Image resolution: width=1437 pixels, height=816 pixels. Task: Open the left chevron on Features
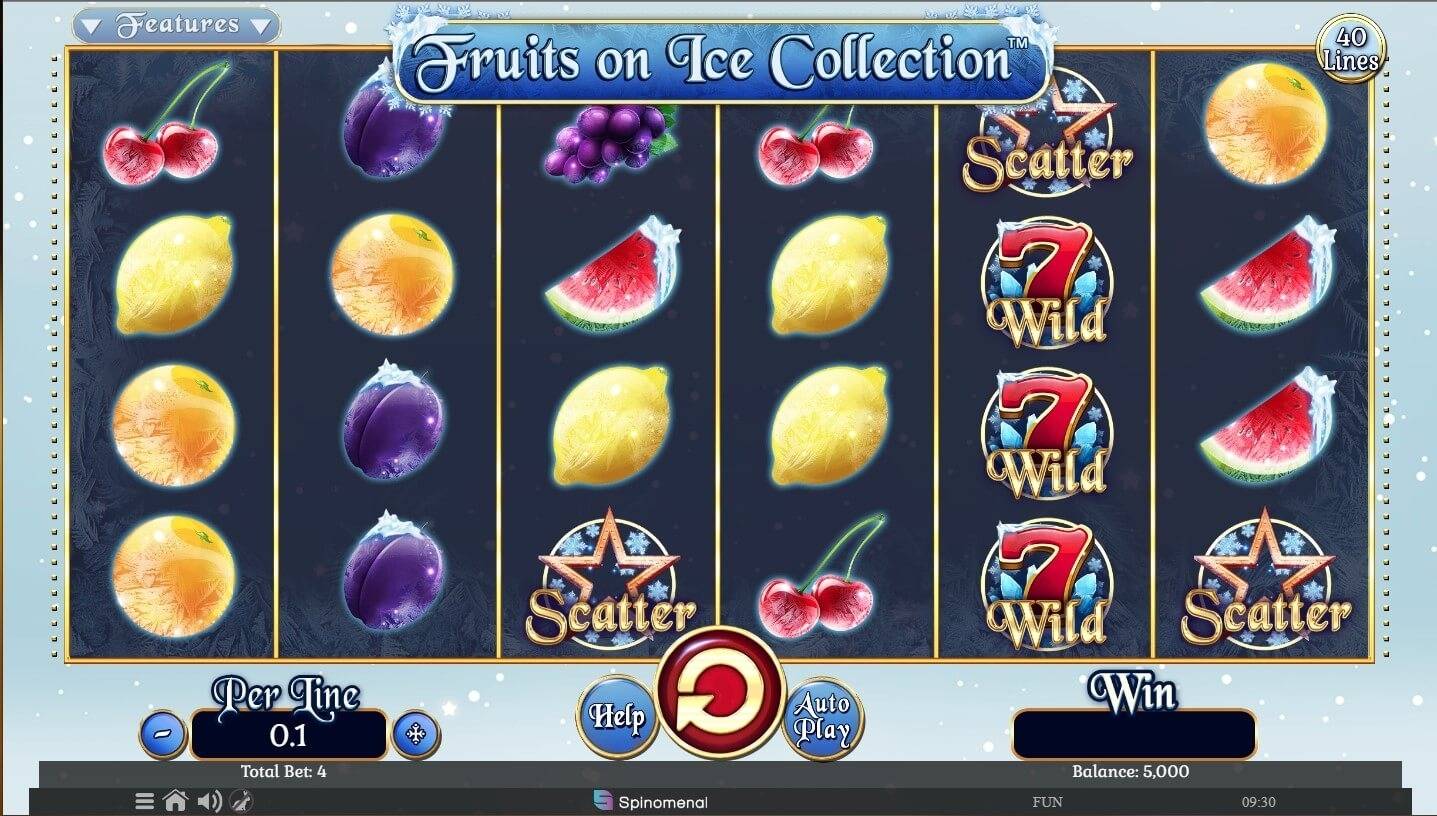point(92,26)
